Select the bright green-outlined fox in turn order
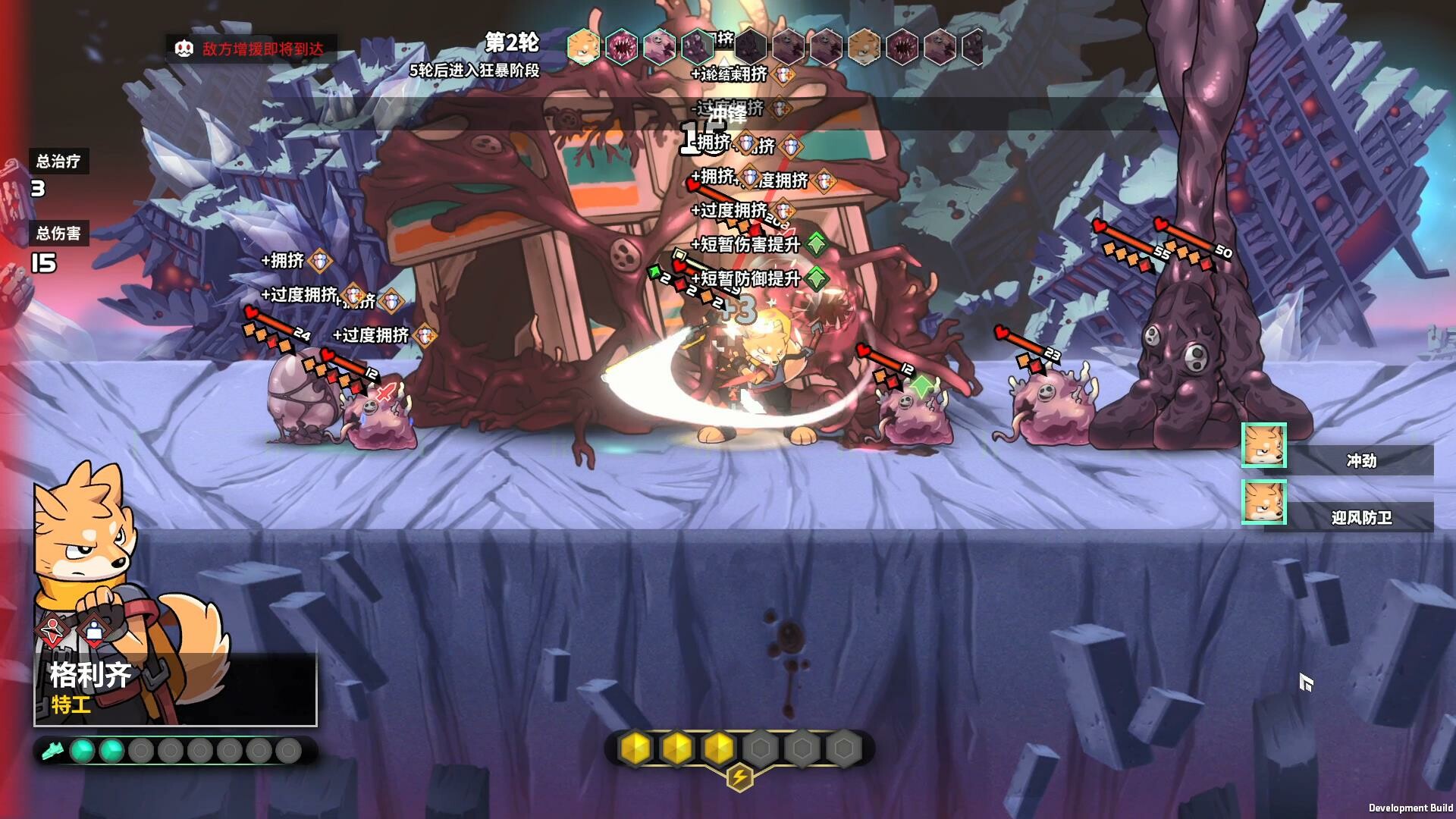Image resolution: width=1456 pixels, height=819 pixels. point(583,47)
